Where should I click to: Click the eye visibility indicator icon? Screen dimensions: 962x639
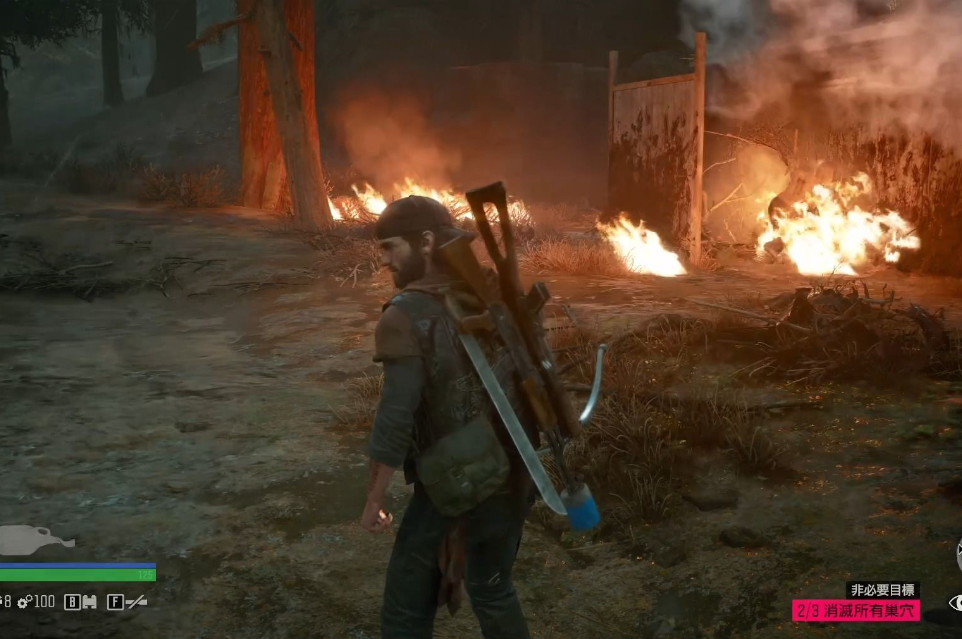955,603
